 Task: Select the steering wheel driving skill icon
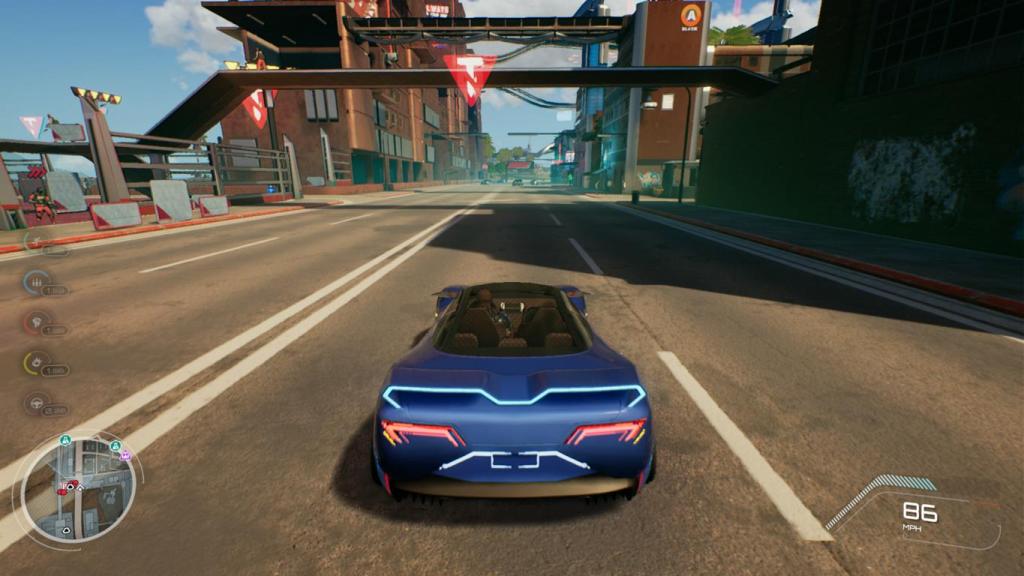pos(37,403)
